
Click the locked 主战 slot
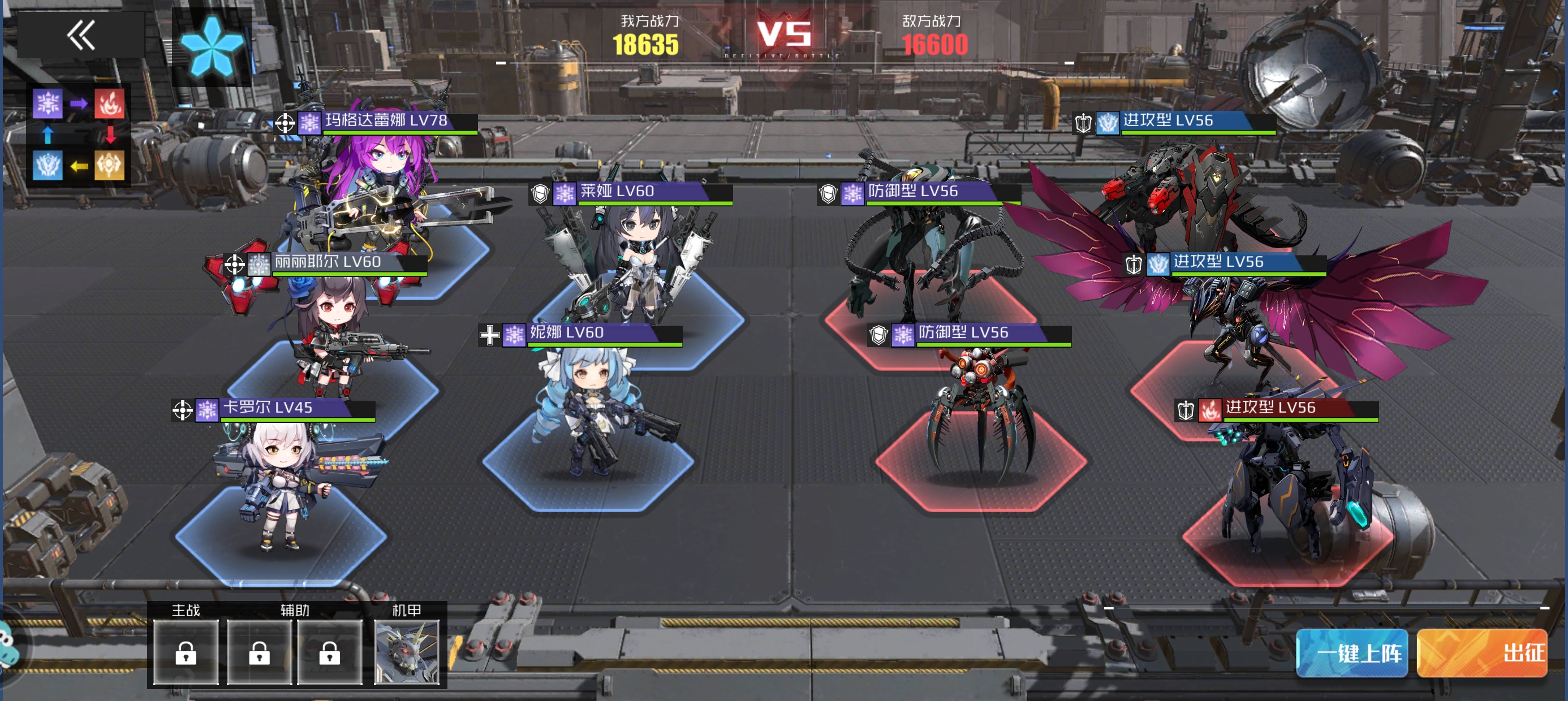pos(186,652)
